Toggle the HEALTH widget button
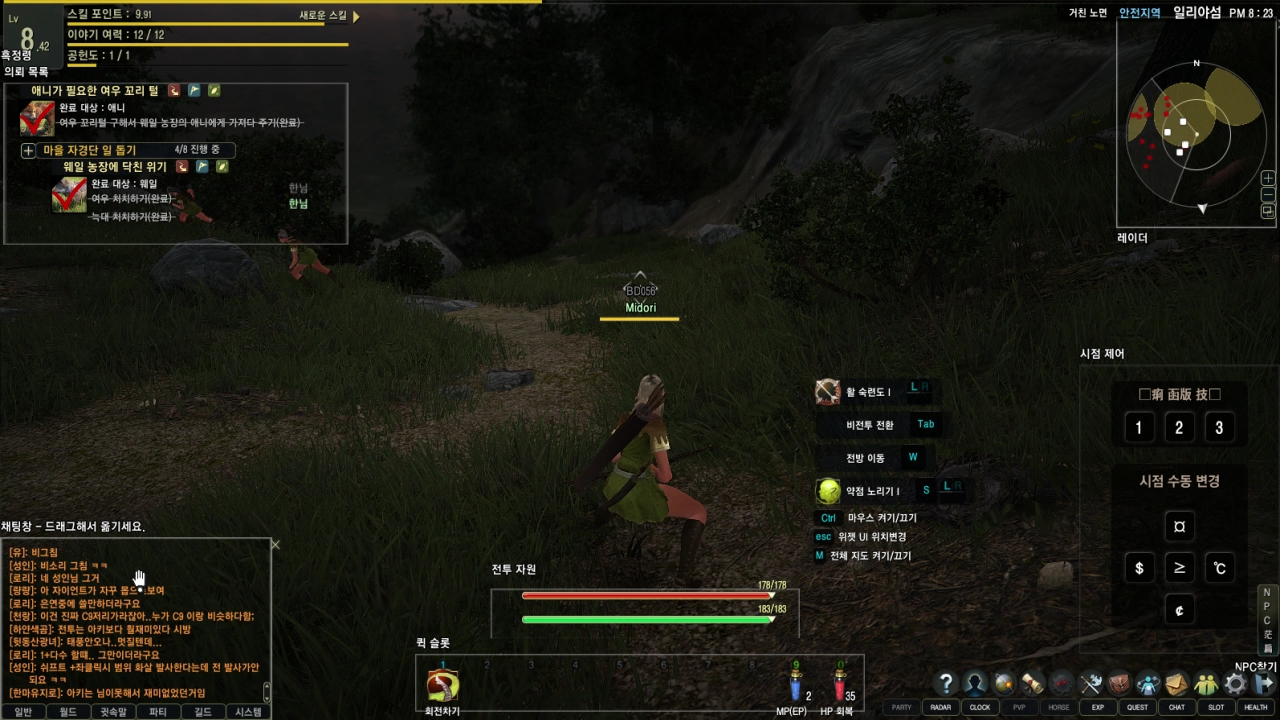The height and width of the screenshot is (720, 1280). coord(1256,707)
